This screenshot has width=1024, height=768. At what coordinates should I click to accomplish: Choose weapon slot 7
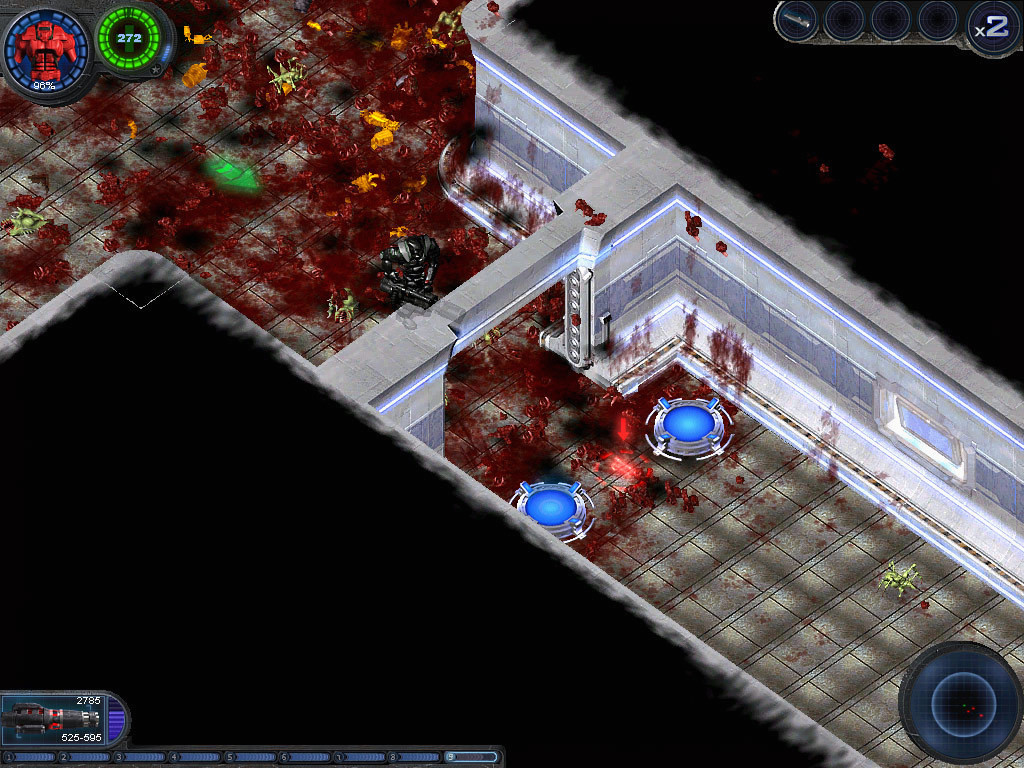[x=360, y=757]
